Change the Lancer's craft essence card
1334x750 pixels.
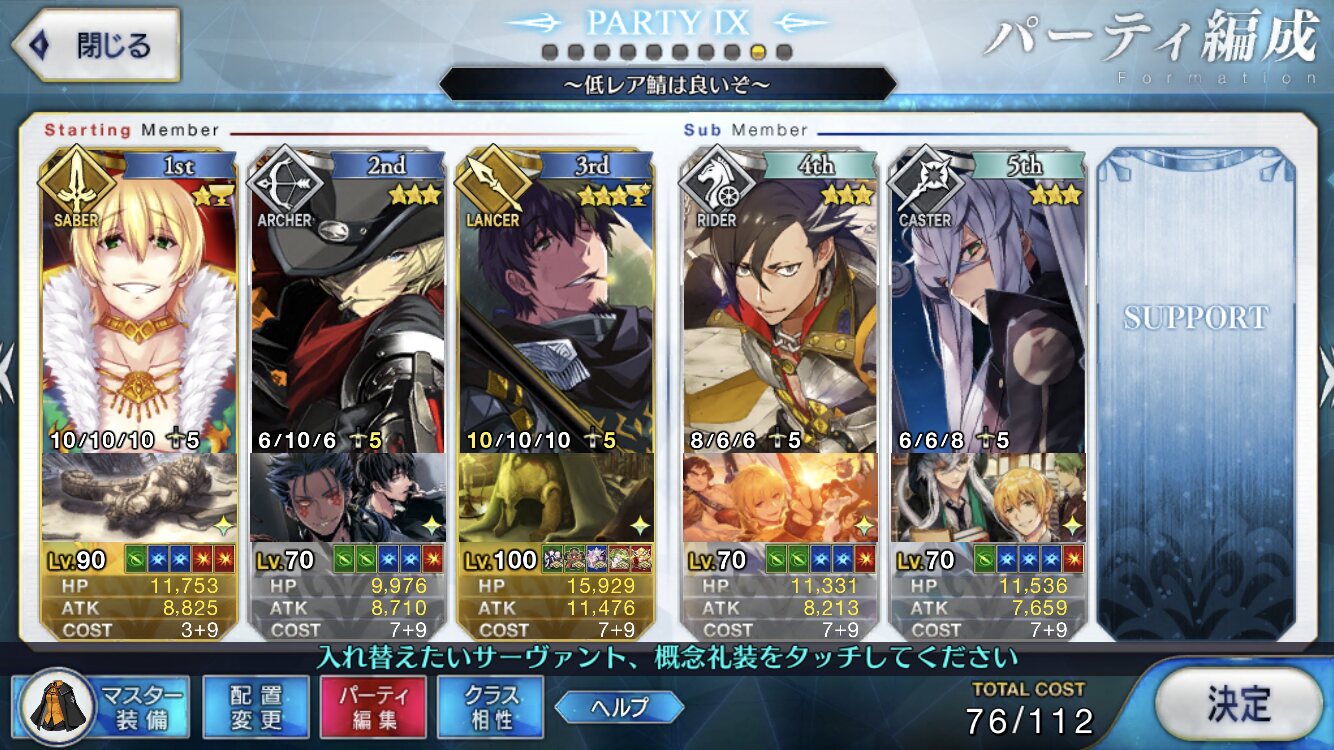click(x=556, y=496)
